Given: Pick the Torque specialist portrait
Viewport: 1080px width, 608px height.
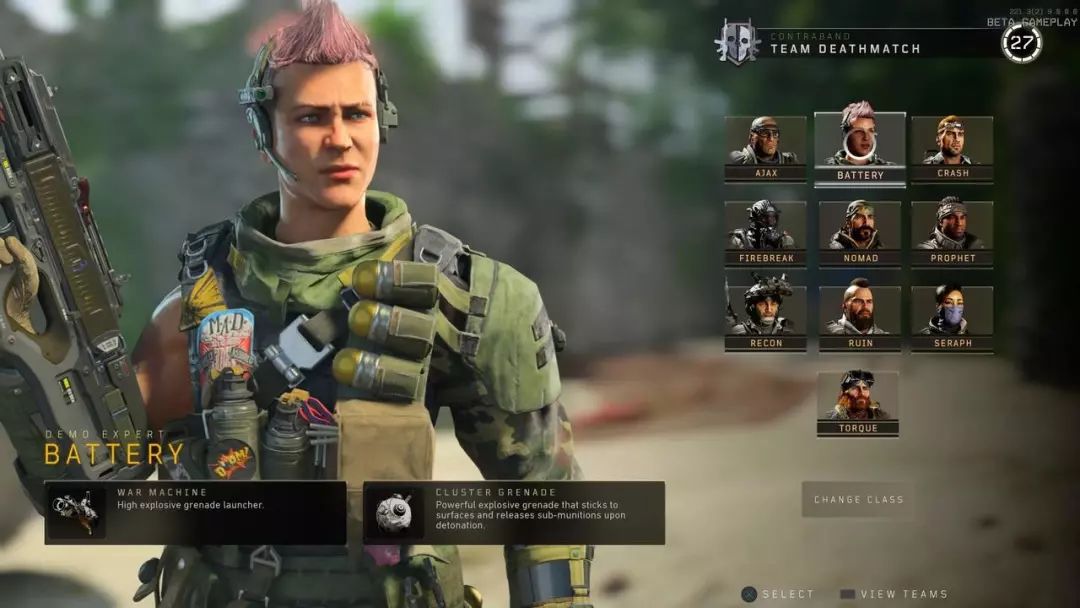Looking at the screenshot, I should tap(858, 401).
